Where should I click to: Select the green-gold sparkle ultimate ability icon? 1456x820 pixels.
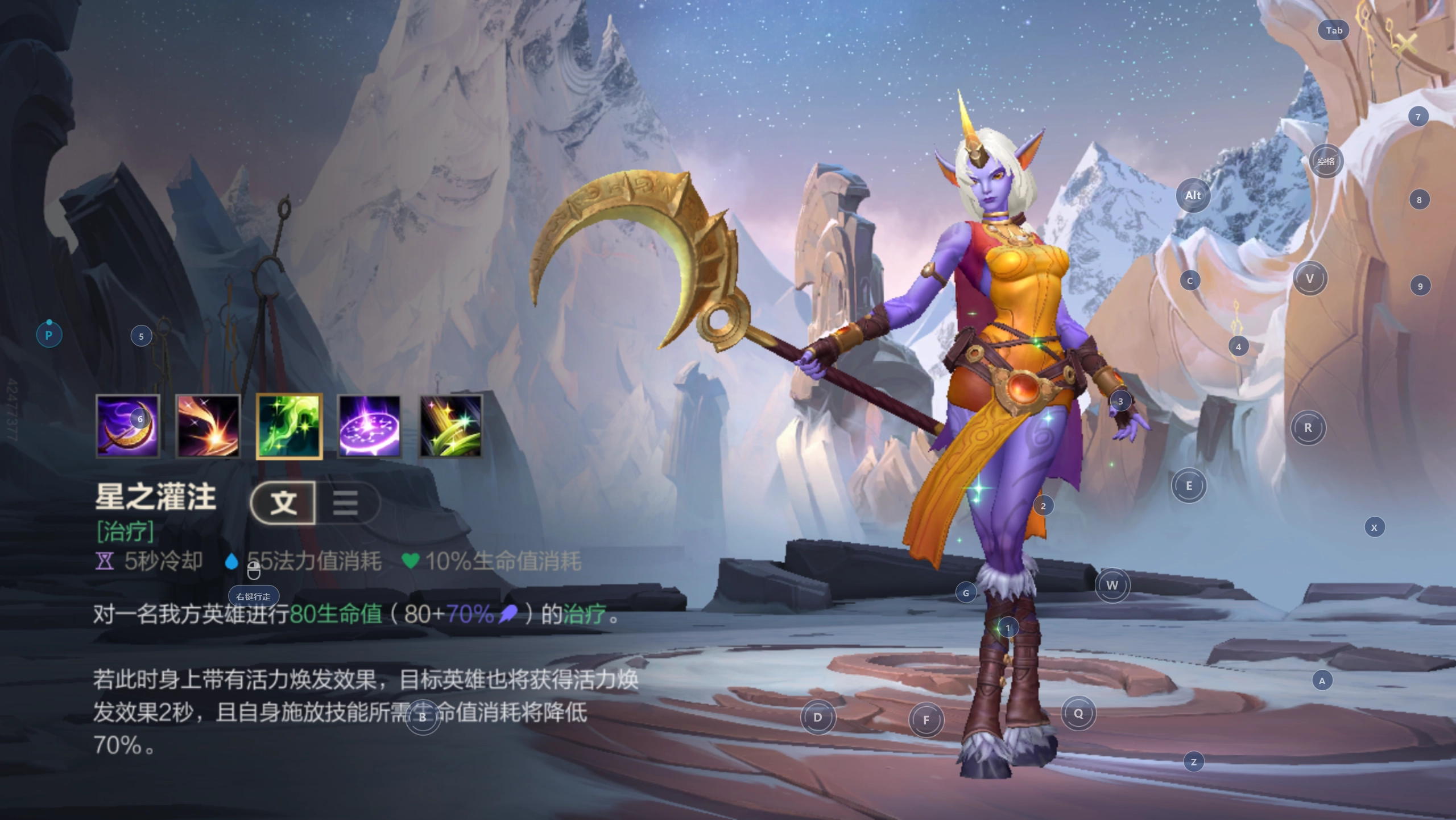click(x=450, y=426)
